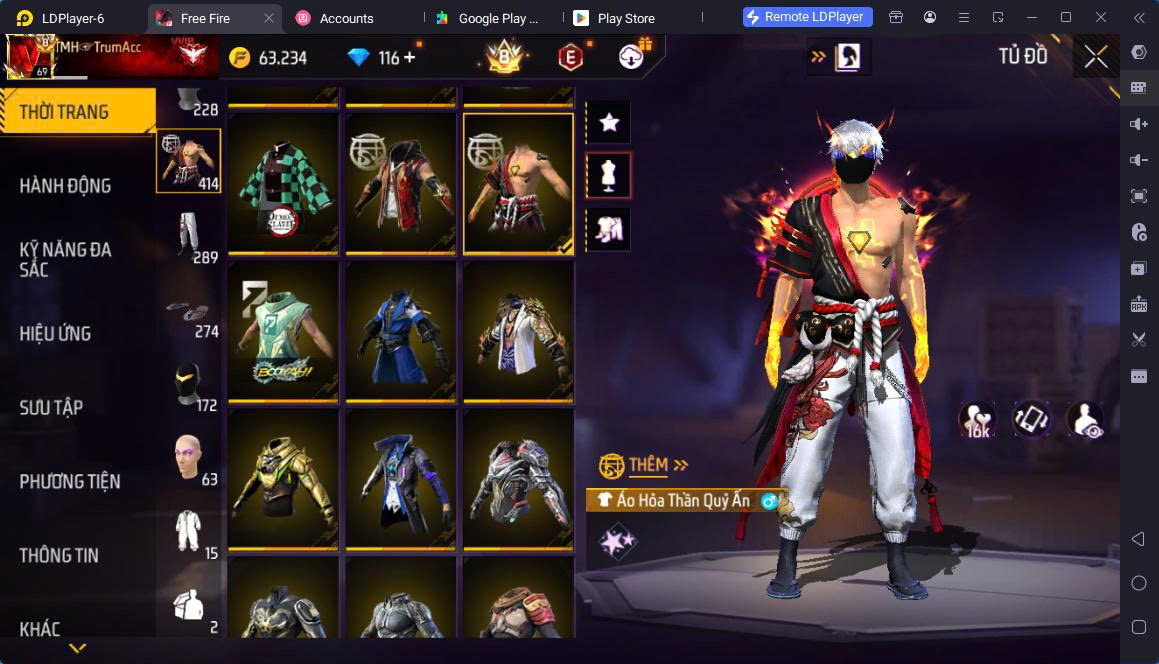Screen dimensions: 1159x664
Task: Select the Hiệu Ứng category
Action: coord(56,333)
